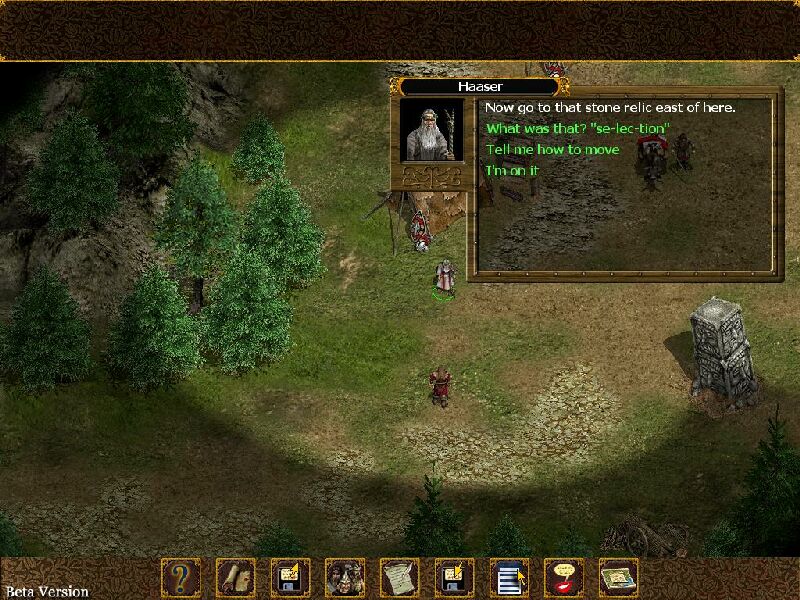800x600 pixels.
Task: Select the robed unit with the green ring
Action: click(444, 277)
